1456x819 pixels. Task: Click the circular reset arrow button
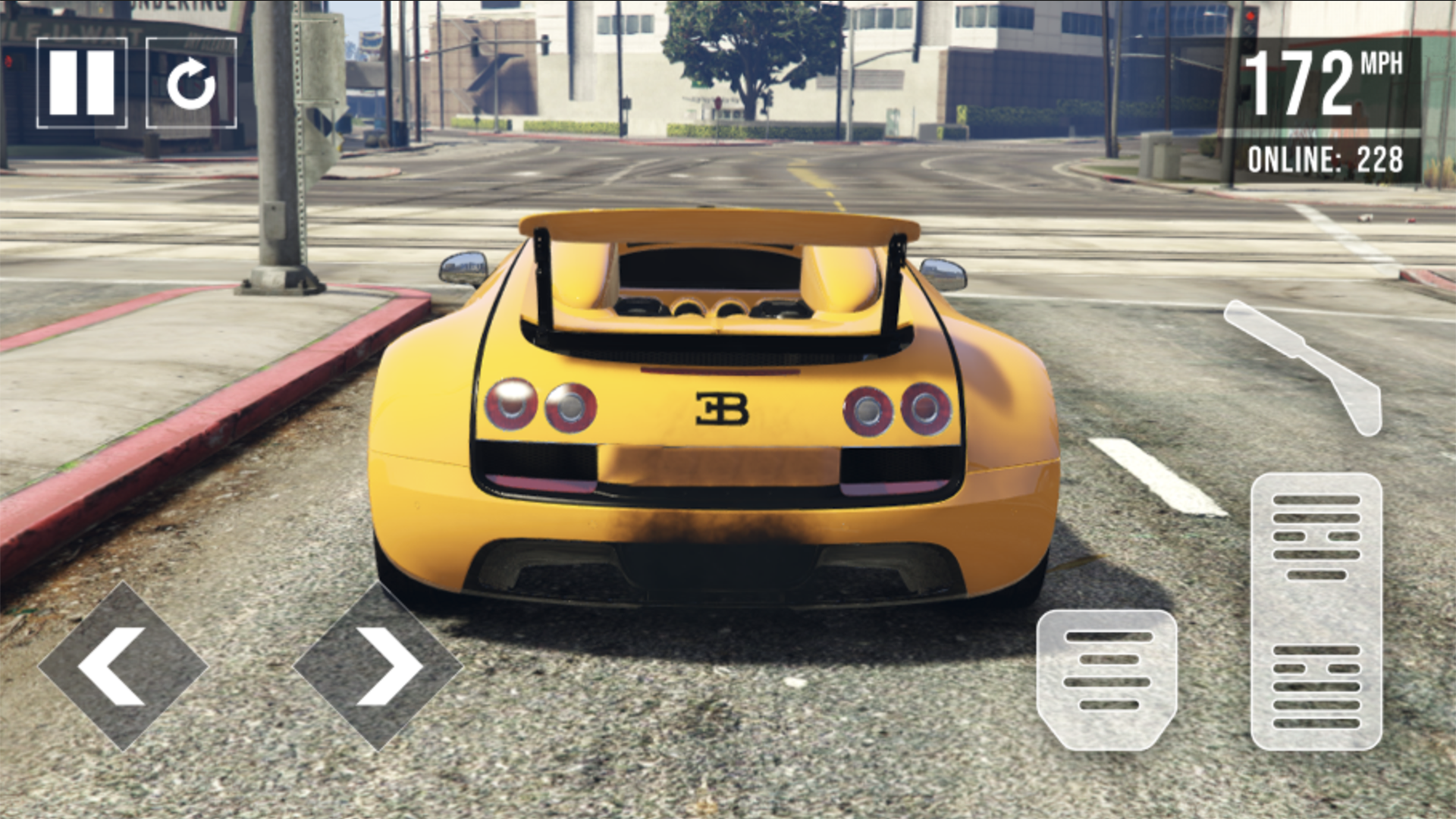pyautogui.click(x=191, y=83)
